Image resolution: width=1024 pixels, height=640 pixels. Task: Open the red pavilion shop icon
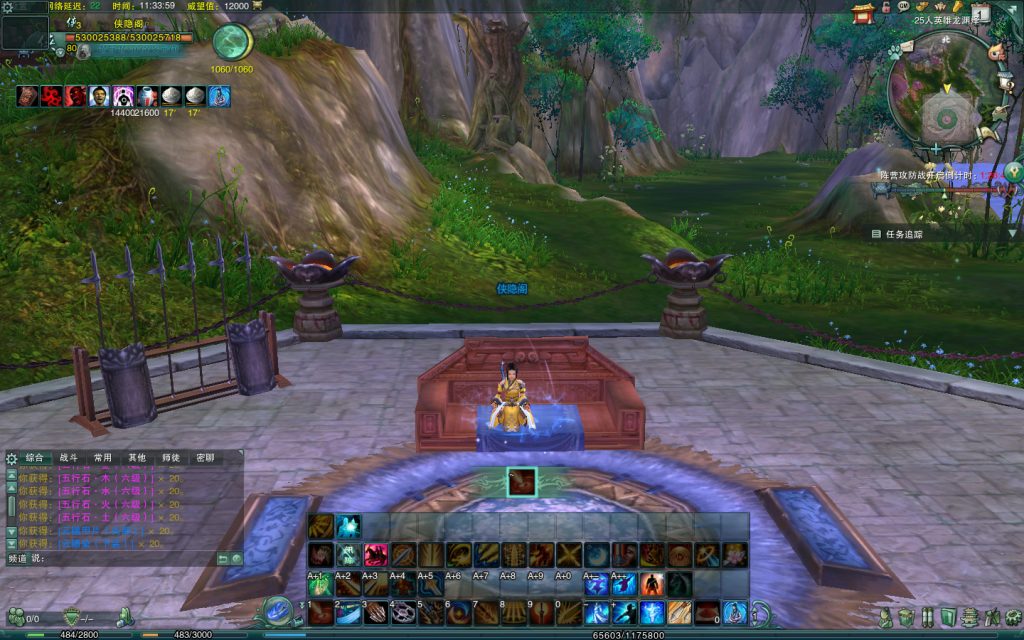tap(863, 12)
